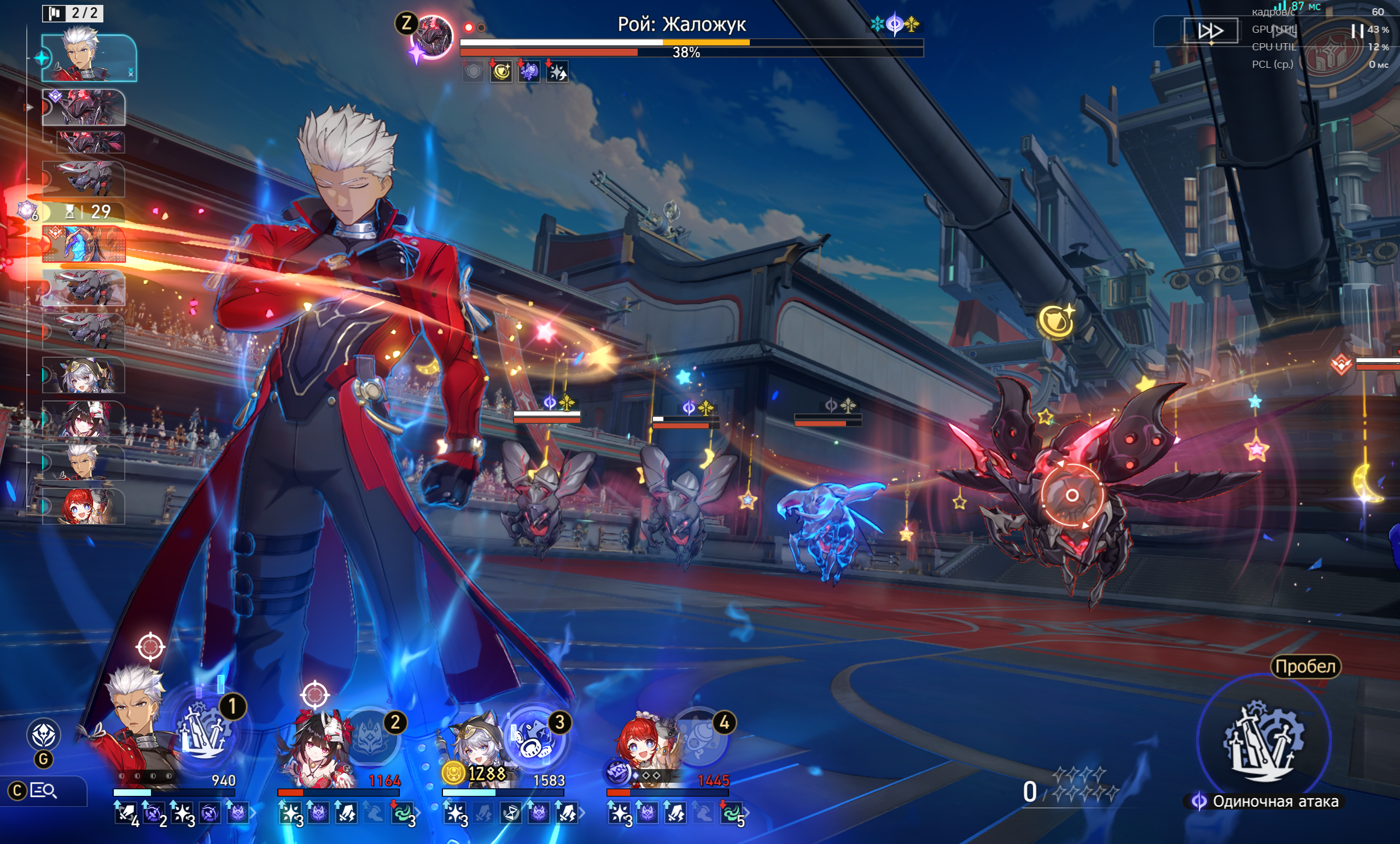Pause the battle

1357,31
